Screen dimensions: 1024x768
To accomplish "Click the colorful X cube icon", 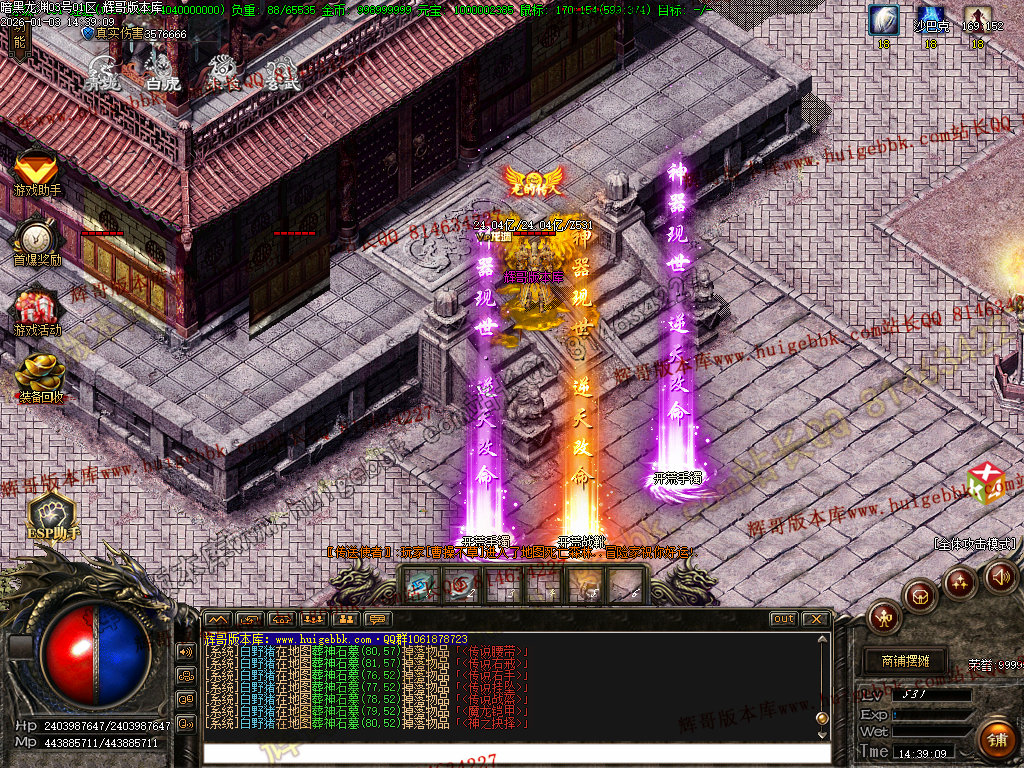I will click(984, 482).
